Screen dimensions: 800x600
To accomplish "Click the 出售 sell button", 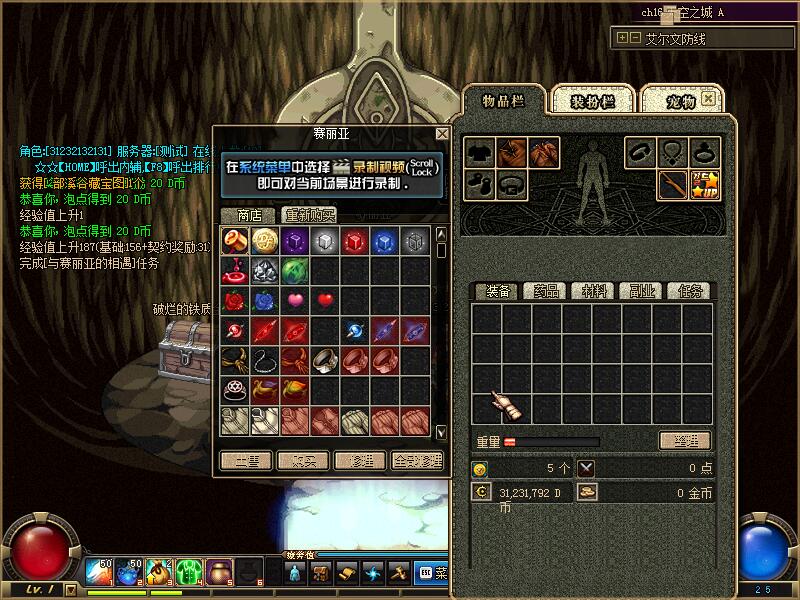I will pyautogui.click(x=245, y=461).
